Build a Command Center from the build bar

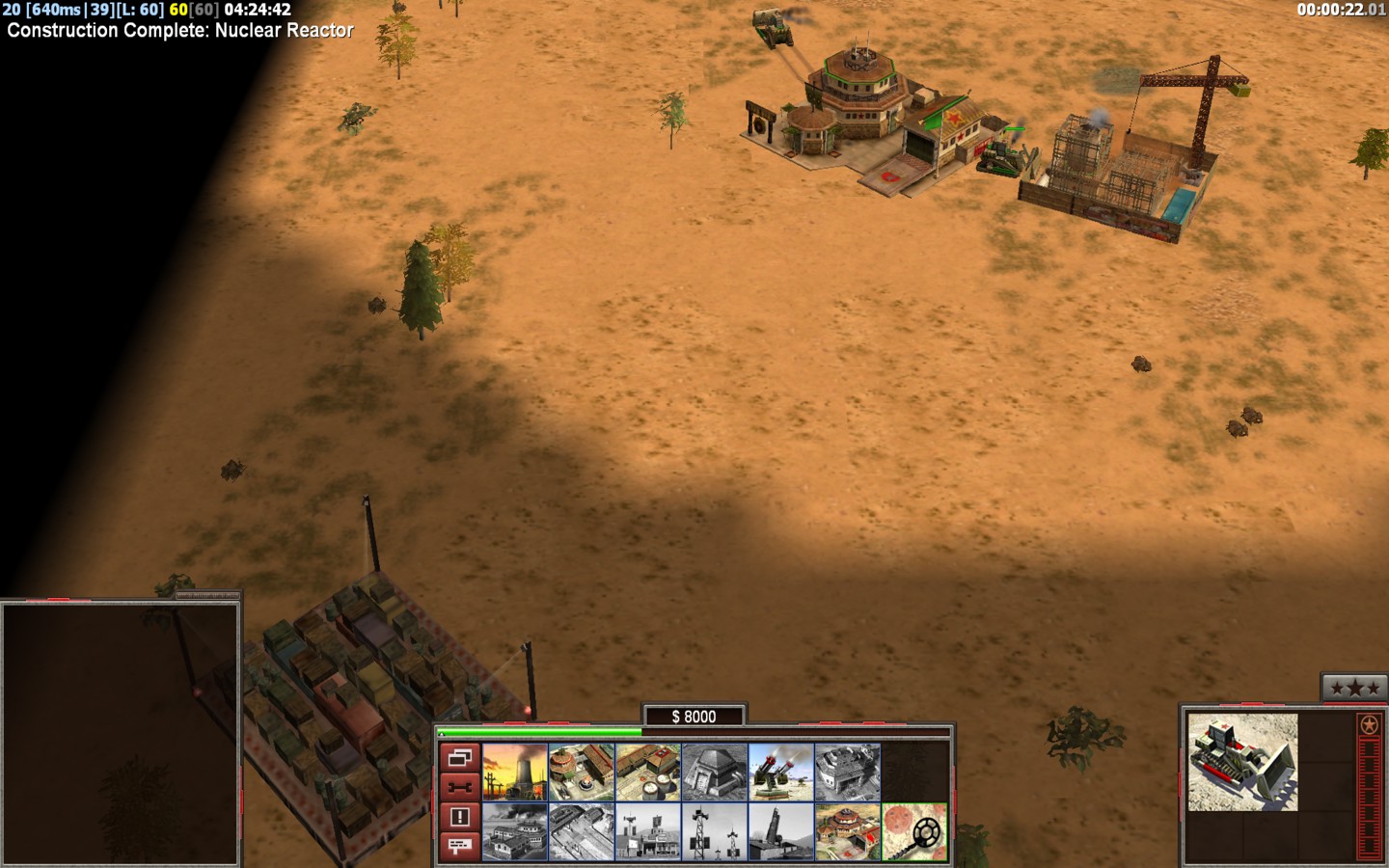(x=848, y=832)
